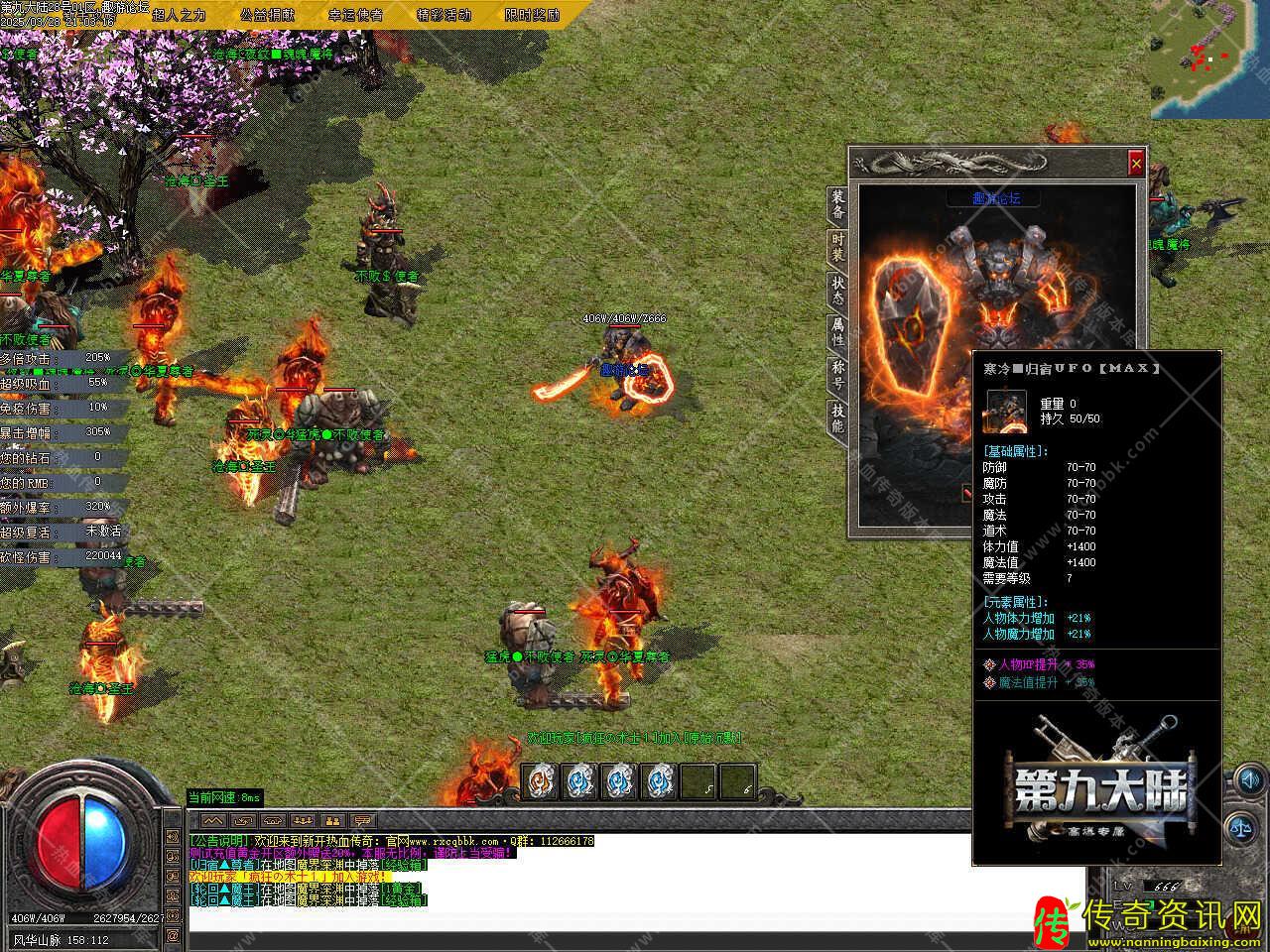Switch to the 属性 attributes tab
The width and height of the screenshot is (1270, 952).
click(838, 332)
